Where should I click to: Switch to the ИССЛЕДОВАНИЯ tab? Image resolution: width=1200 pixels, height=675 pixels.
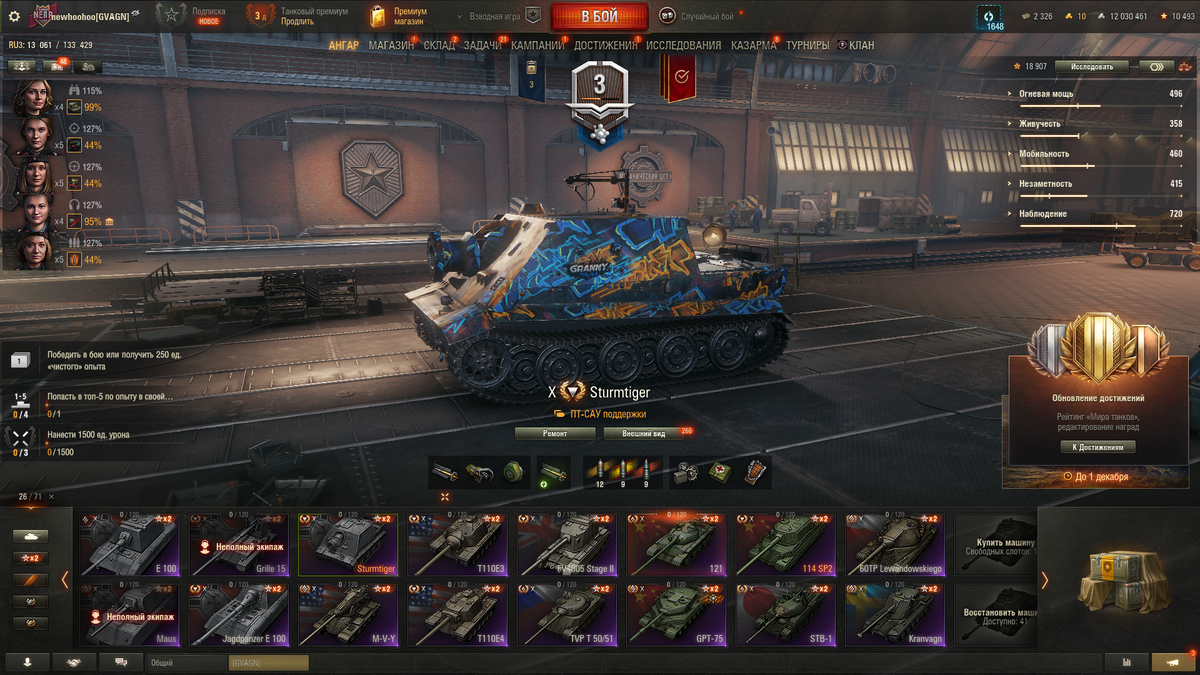point(683,45)
